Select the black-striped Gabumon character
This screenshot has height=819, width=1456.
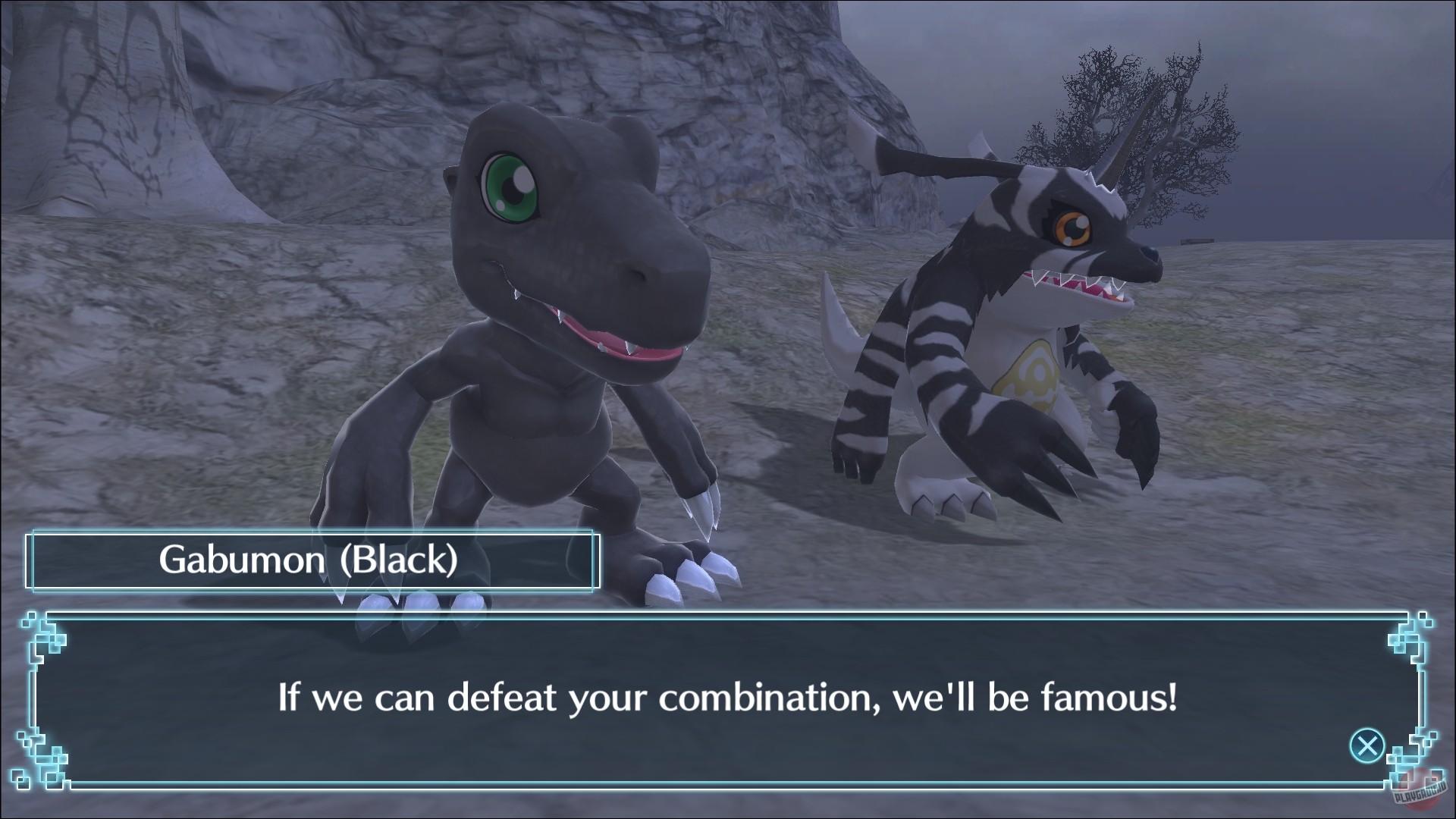tap(1001, 341)
